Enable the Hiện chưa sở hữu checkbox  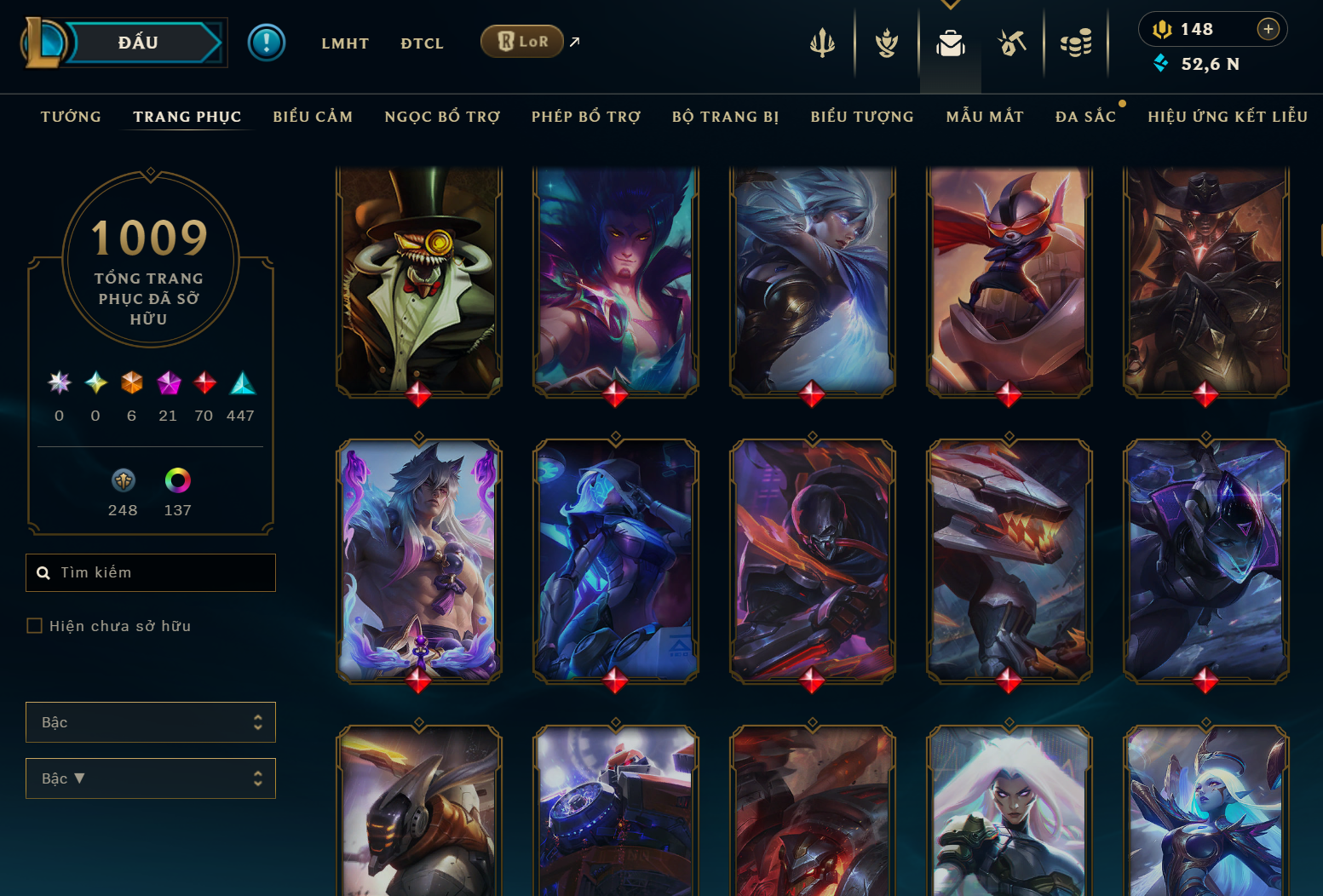[34, 625]
